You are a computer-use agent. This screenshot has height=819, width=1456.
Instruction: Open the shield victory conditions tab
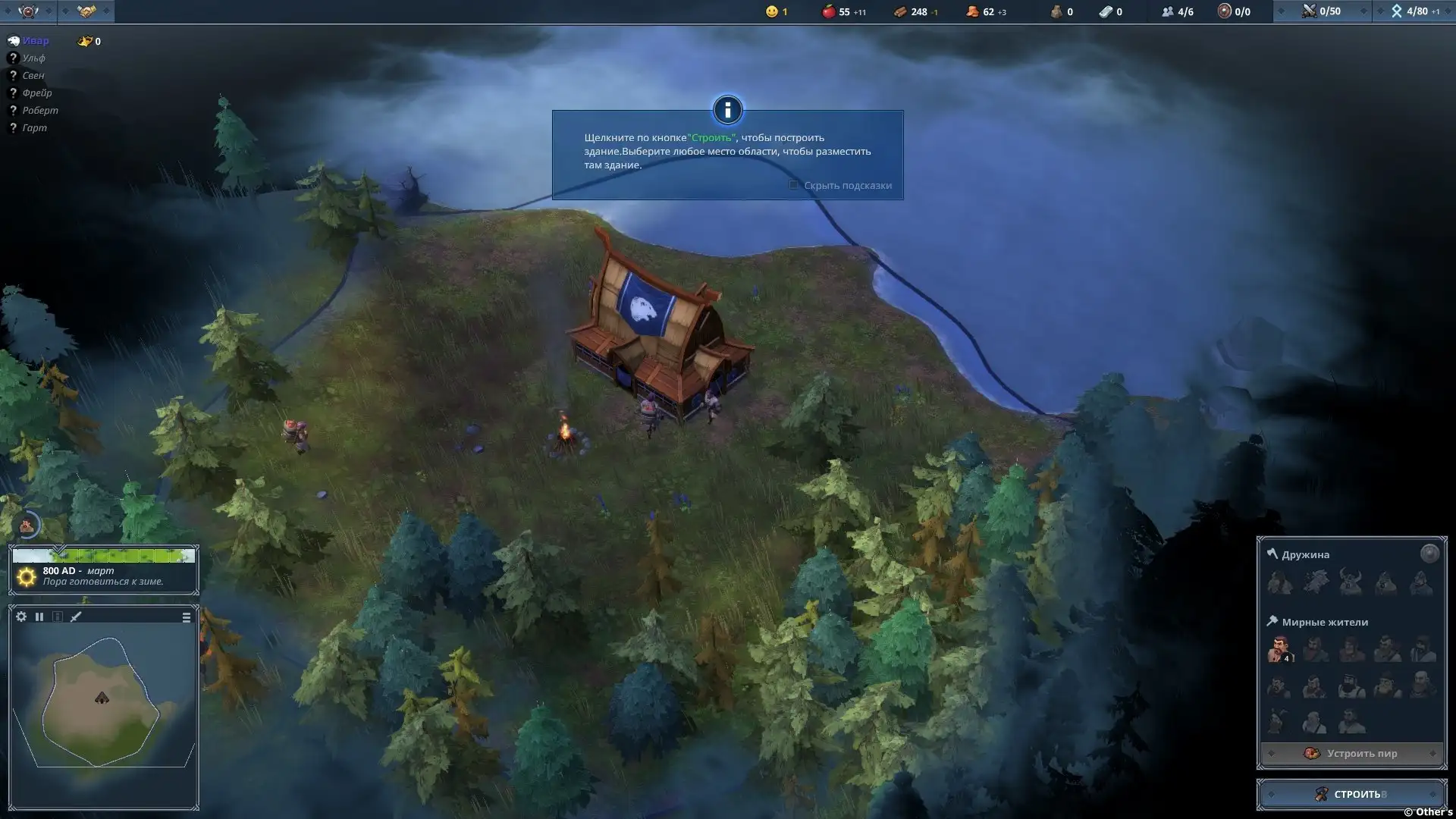tap(28, 11)
